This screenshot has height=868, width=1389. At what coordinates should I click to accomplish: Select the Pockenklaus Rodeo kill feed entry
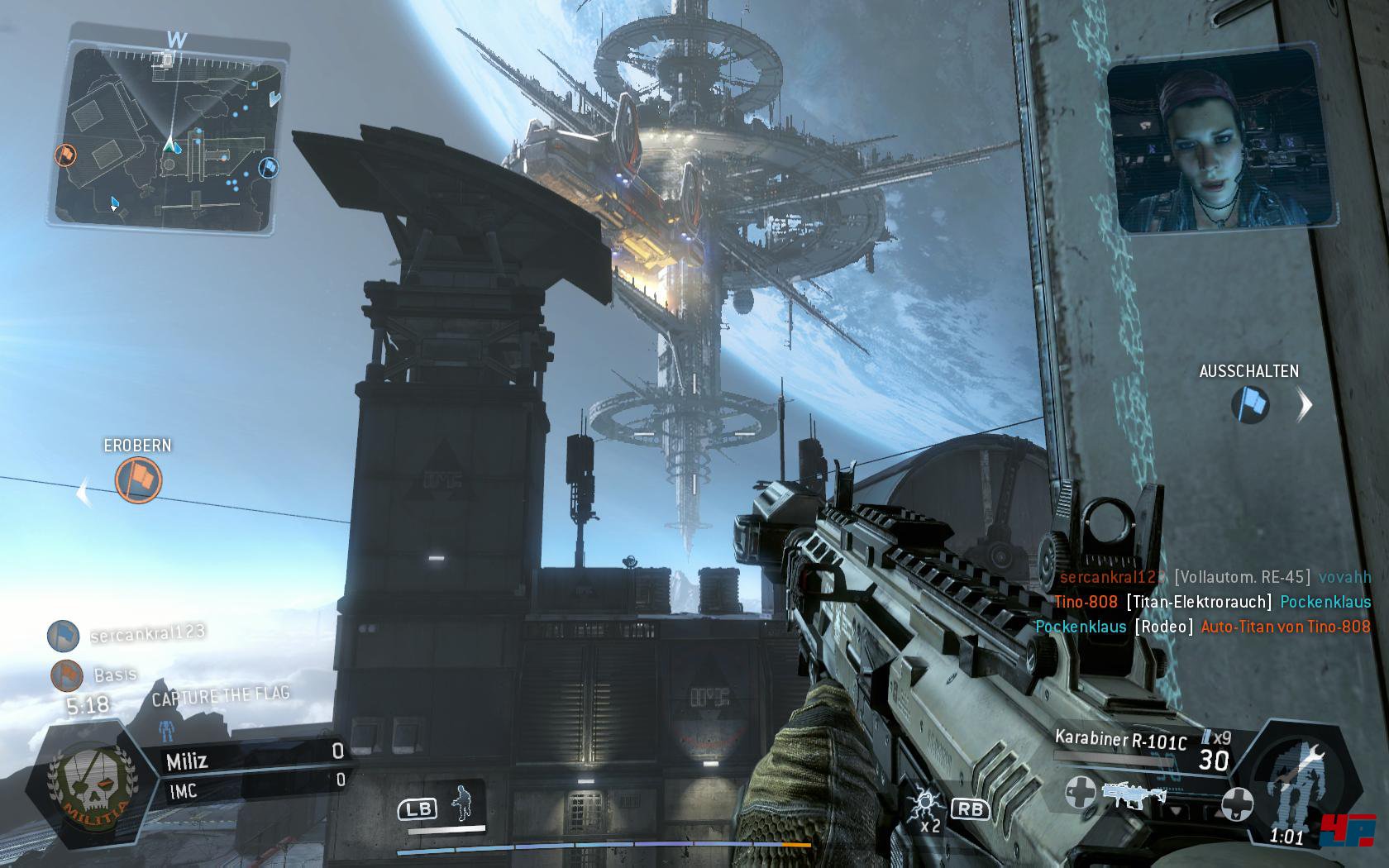click(x=1202, y=627)
